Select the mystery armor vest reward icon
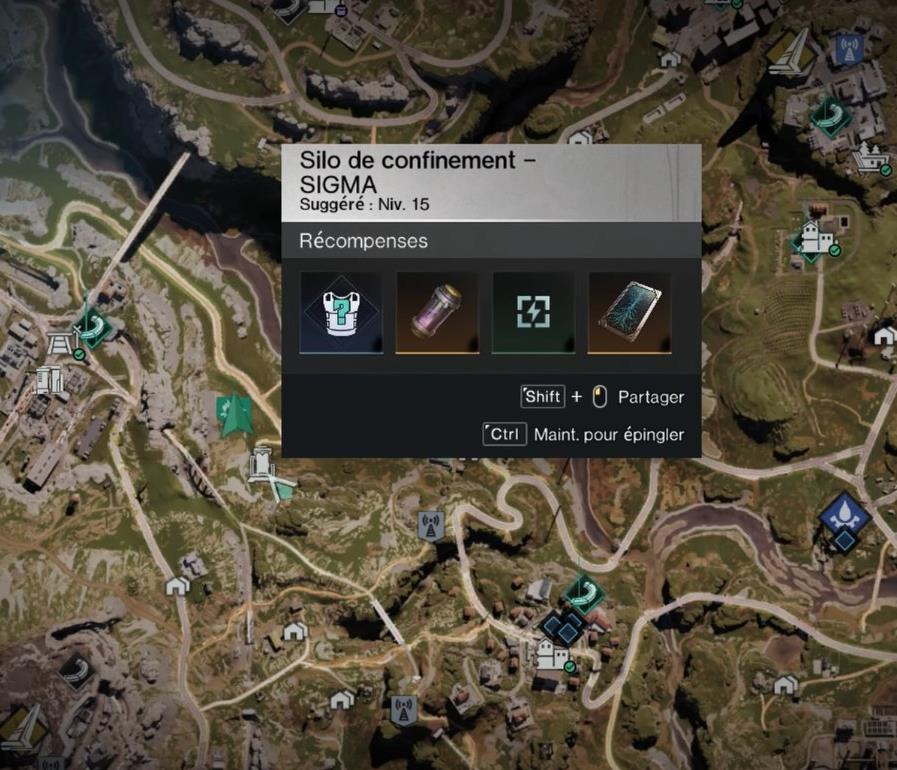Image resolution: width=897 pixels, height=770 pixels. [x=342, y=312]
